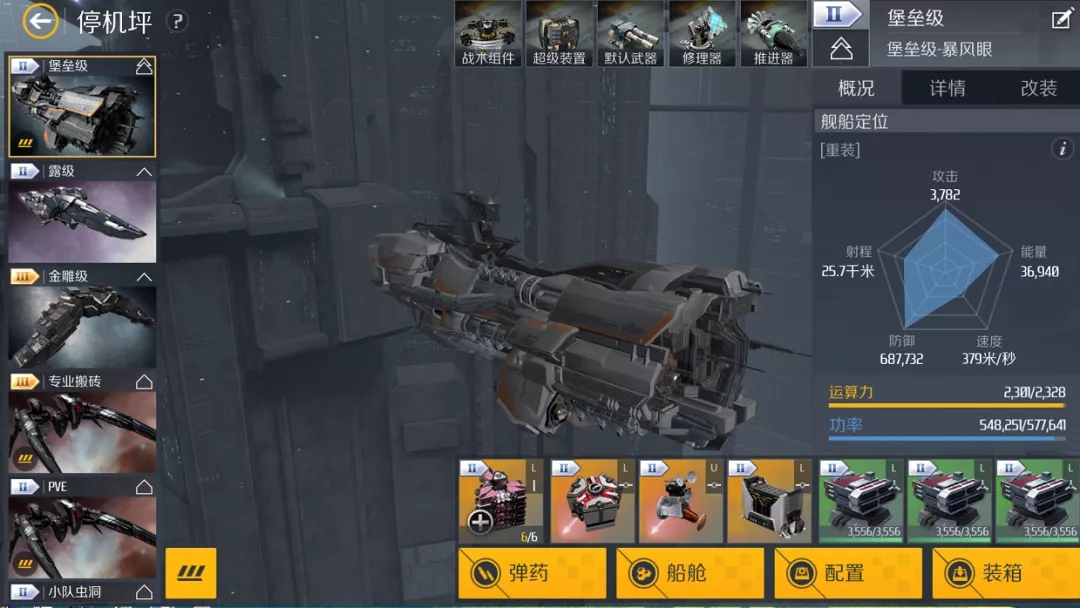Screen dimensions: 1080x608
Task: Open the 默认武器 module category
Action: click(631, 34)
